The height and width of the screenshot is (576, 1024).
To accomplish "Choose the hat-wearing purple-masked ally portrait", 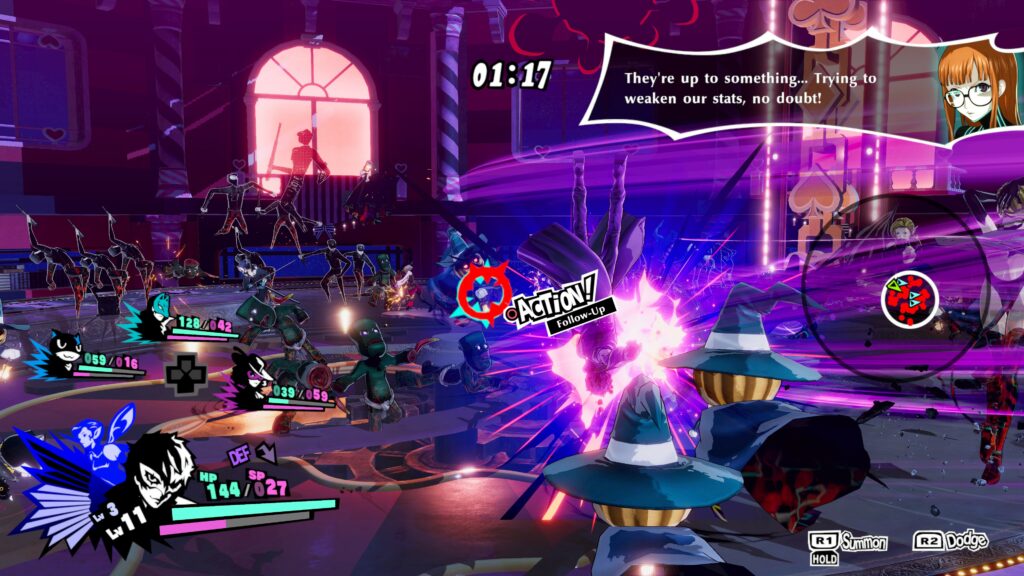I will [x=253, y=379].
